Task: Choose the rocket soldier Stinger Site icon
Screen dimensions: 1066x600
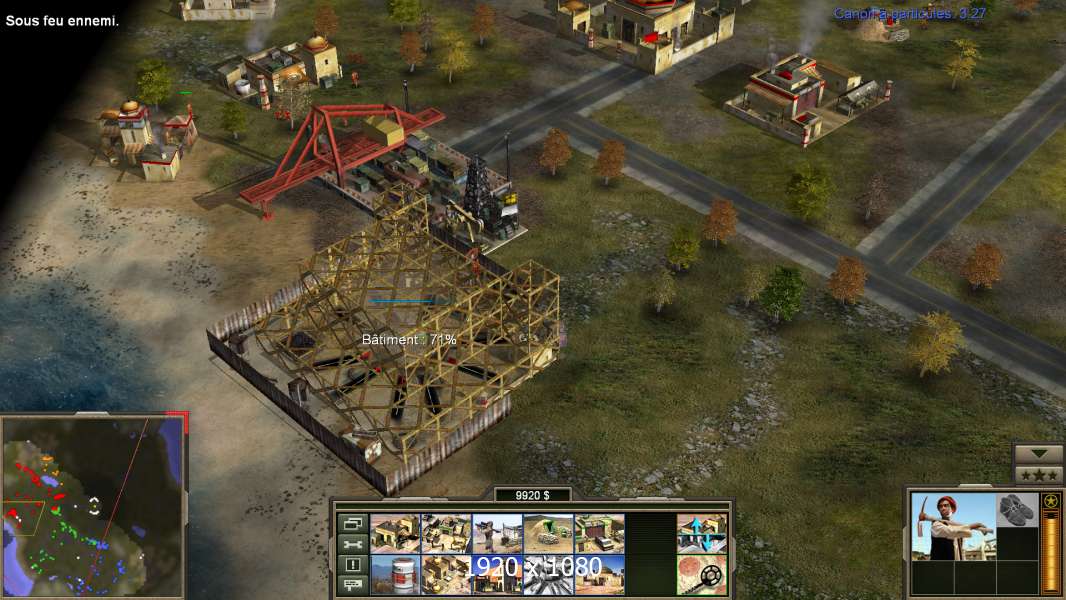Action: (x=497, y=534)
